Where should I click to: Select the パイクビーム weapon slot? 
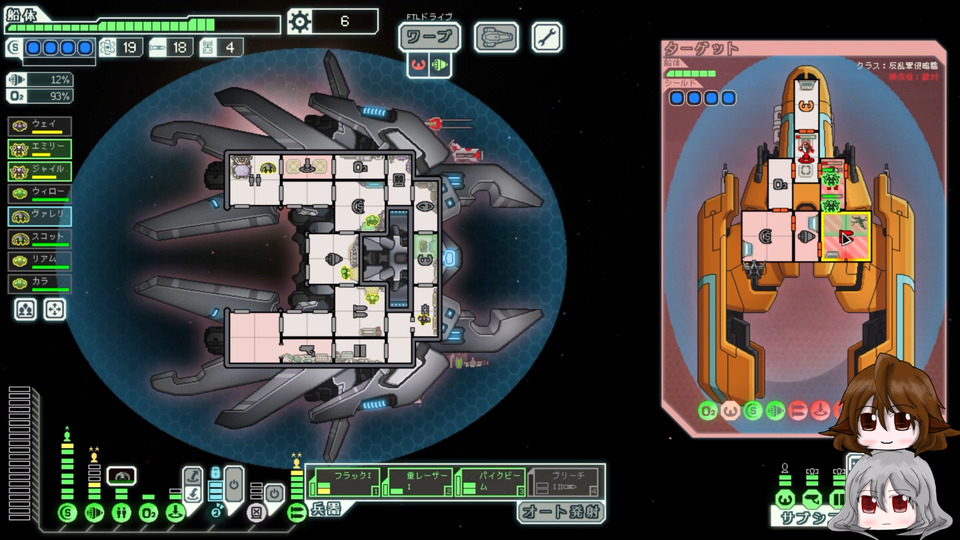(x=490, y=481)
